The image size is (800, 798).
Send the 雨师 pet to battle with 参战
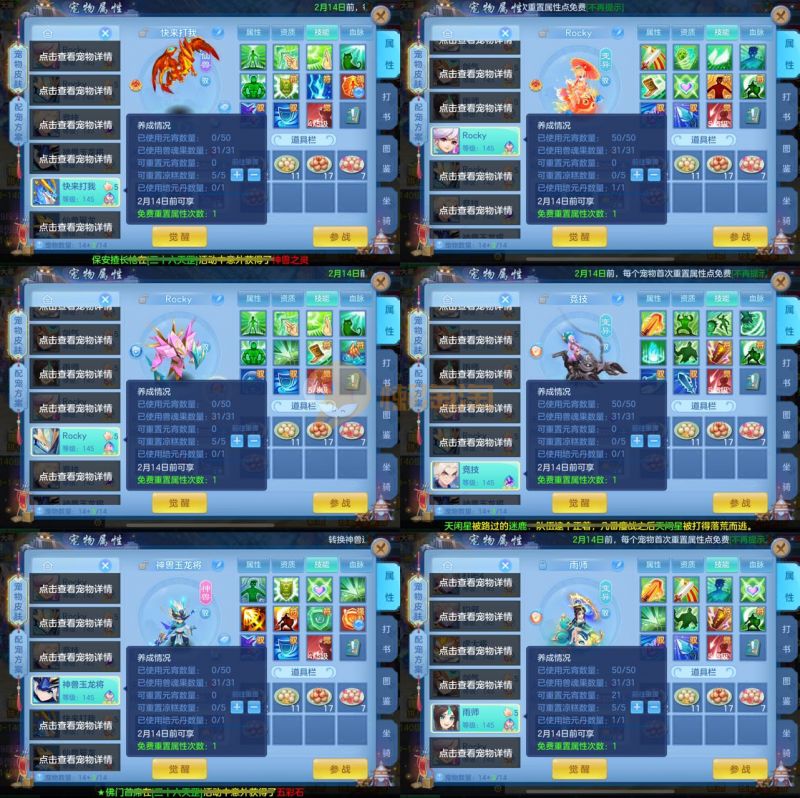(740, 769)
